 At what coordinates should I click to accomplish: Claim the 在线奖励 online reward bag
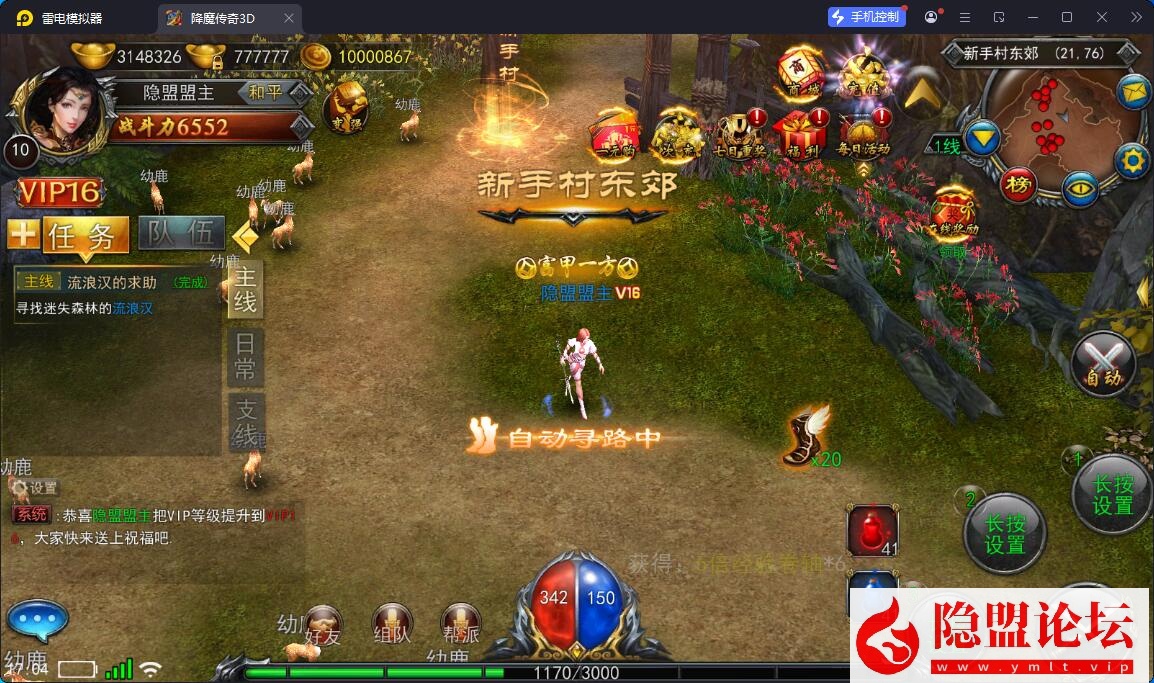pos(954,212)
